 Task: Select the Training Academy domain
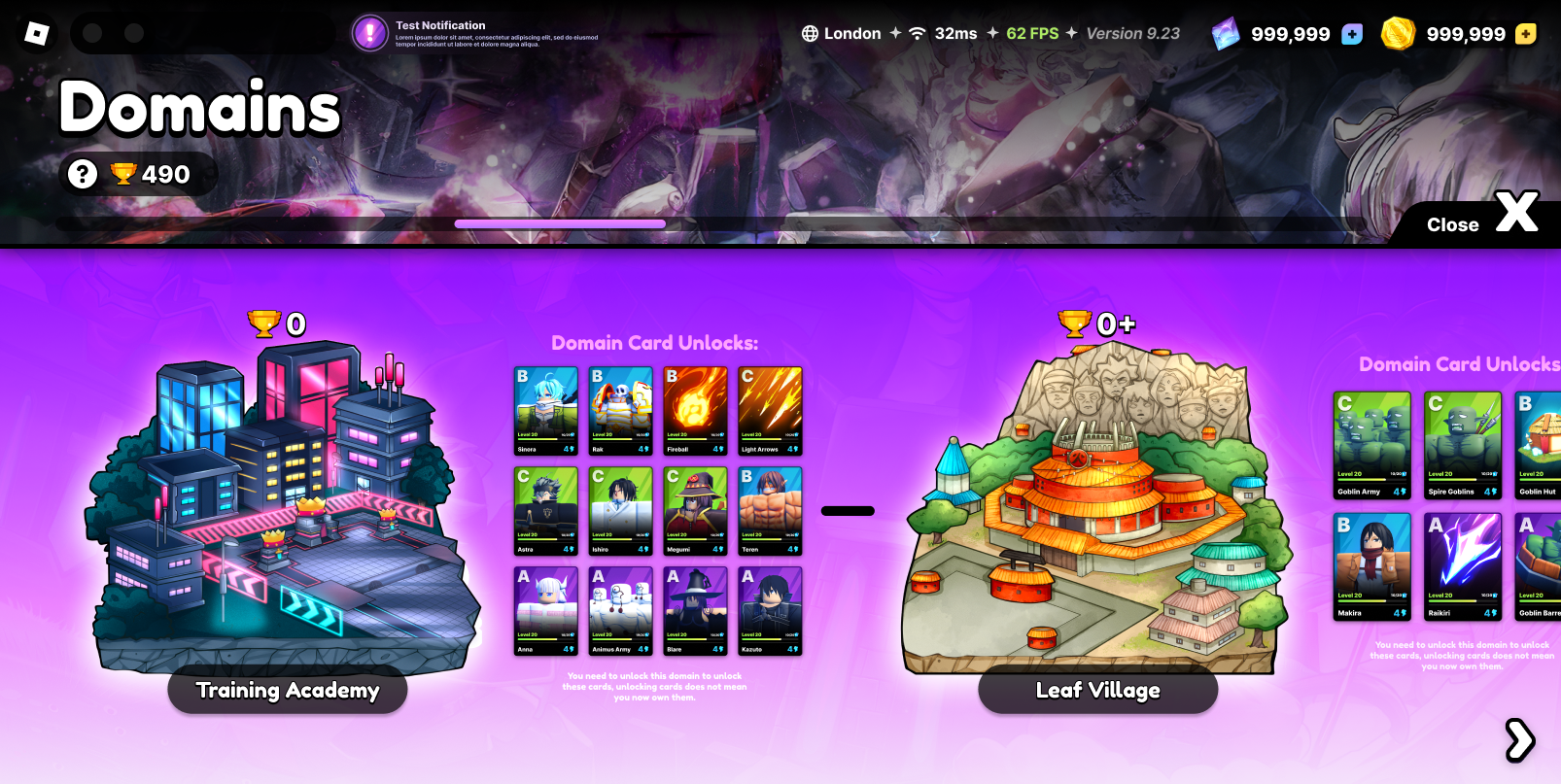[x=288, y=690]
